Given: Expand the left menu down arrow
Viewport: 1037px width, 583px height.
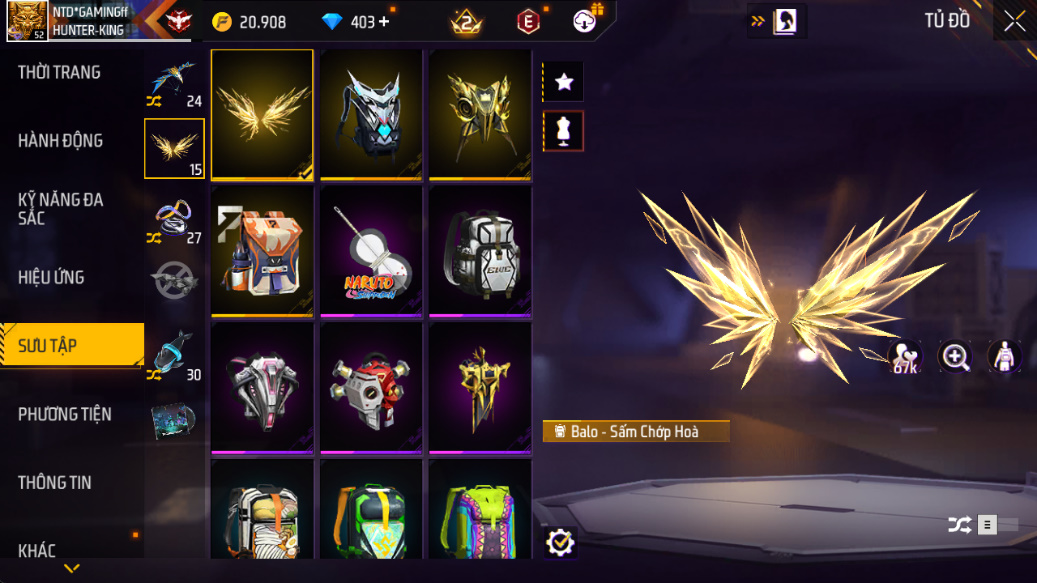Looking at the screenshot, I should pos(71,568).
